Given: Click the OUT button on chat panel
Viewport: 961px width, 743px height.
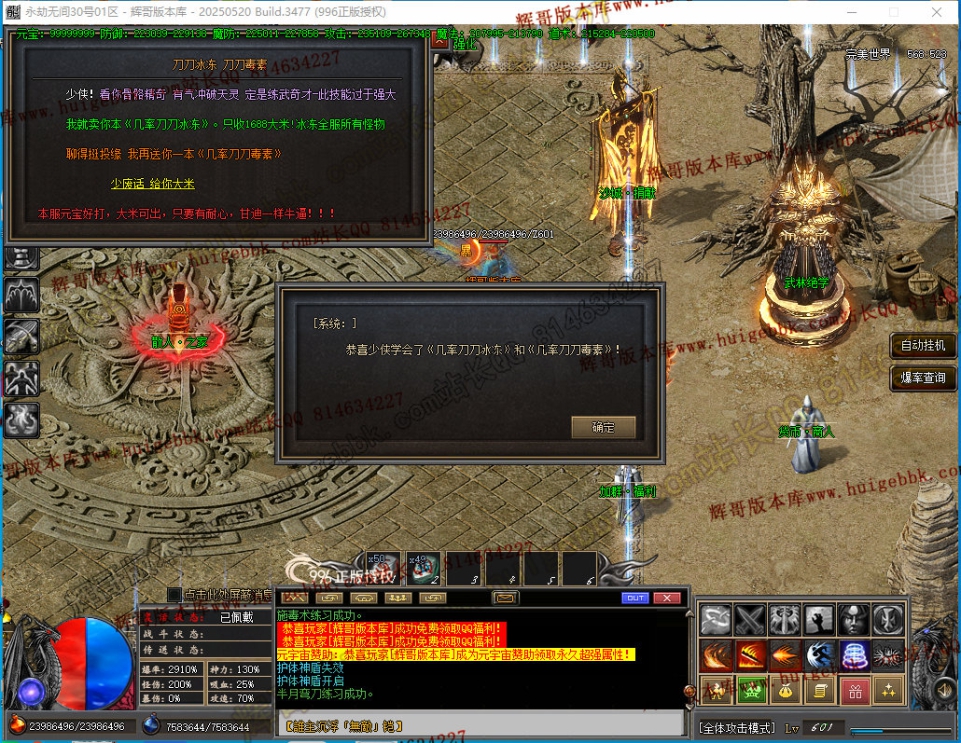Looking at the screenshot, I should point(635,598).
